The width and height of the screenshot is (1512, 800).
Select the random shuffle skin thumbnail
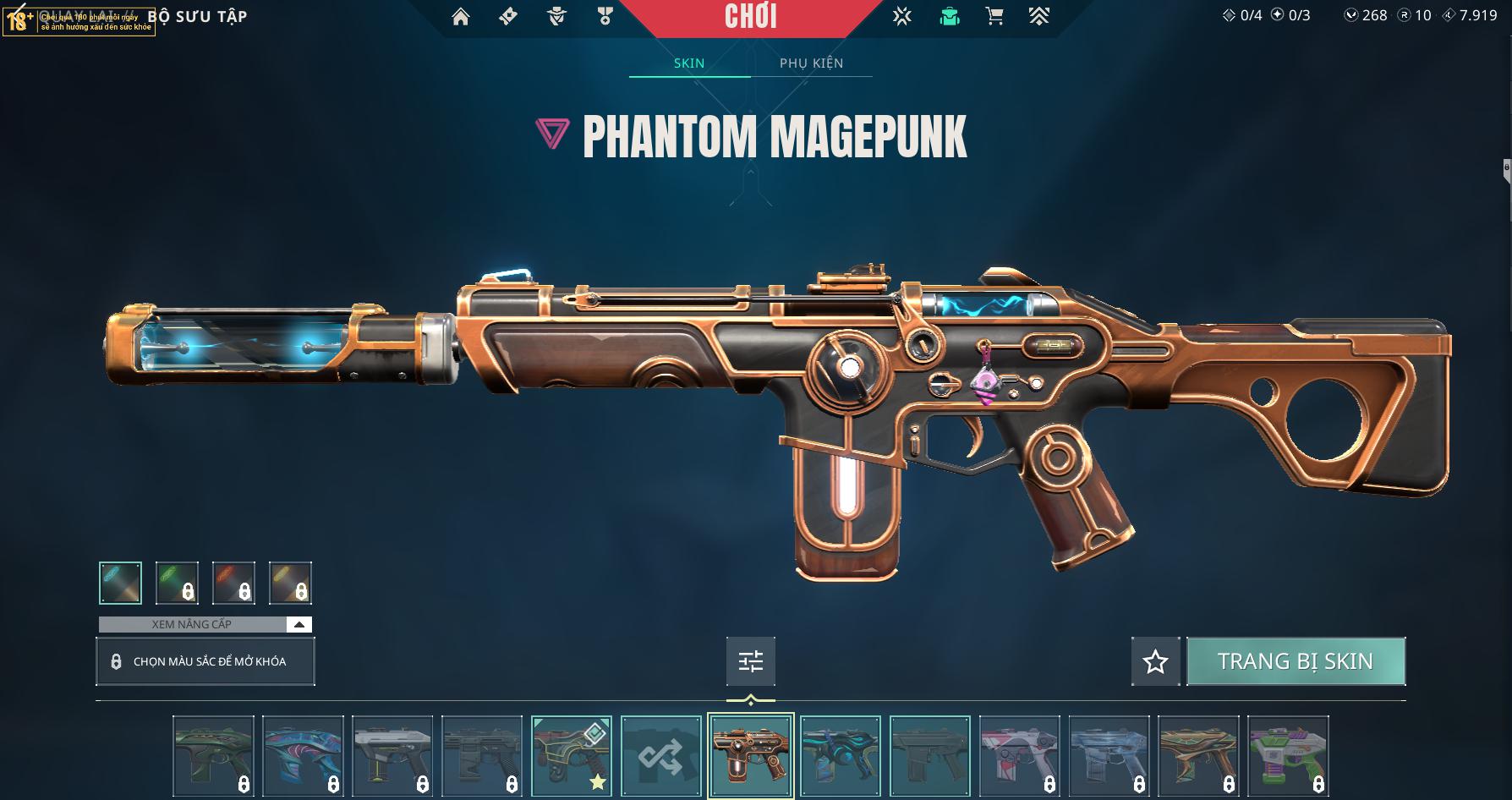[660, 756]
